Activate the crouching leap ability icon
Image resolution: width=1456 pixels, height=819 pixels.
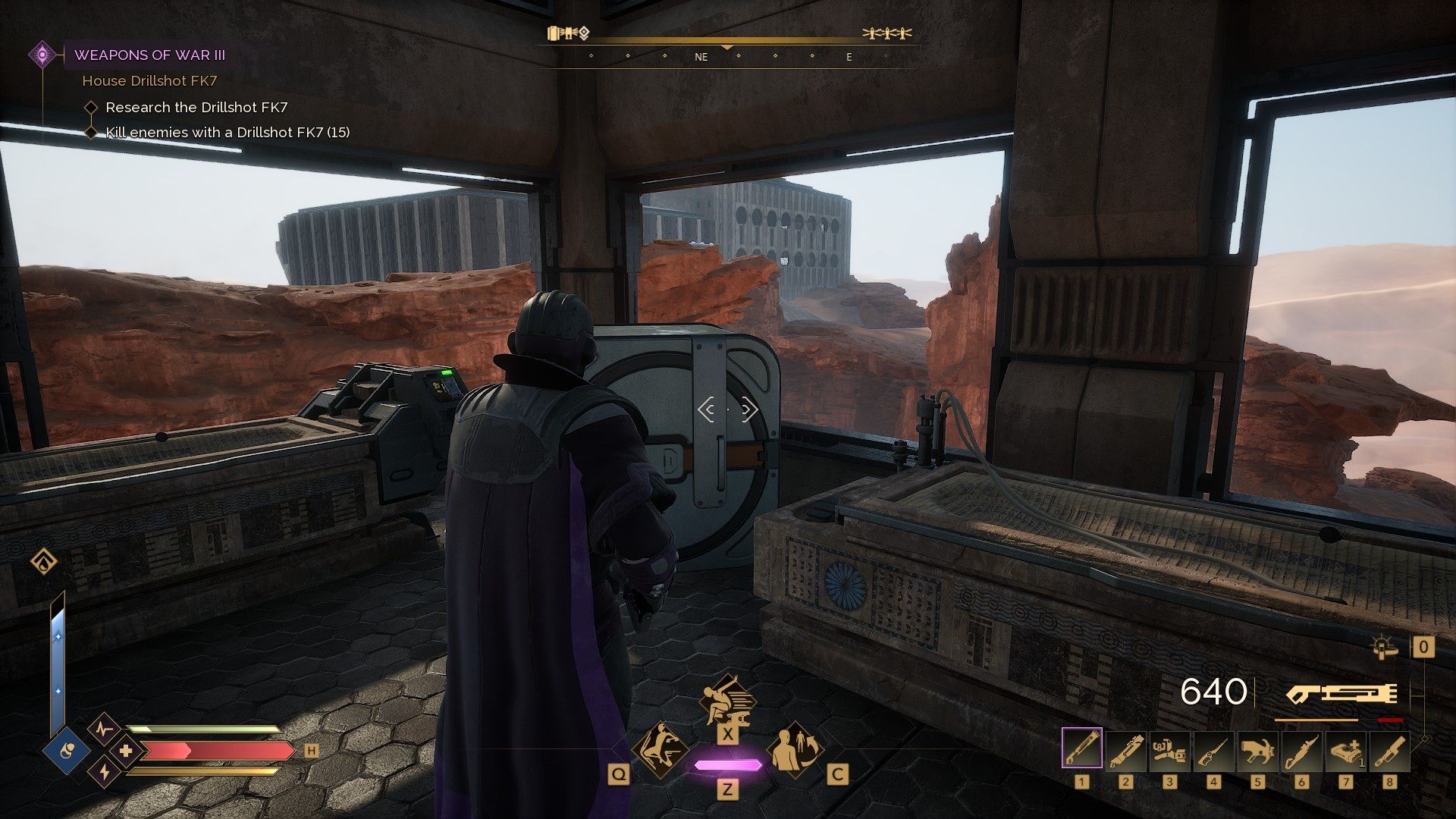coord(726,699)
